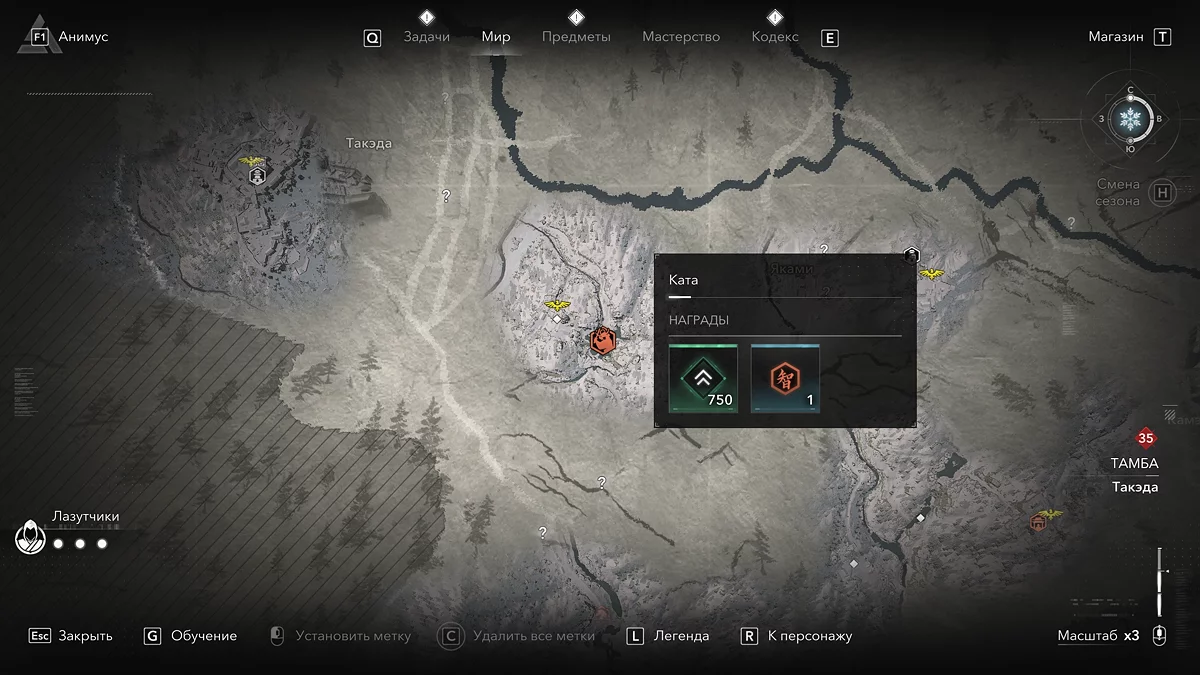Click the Масштаб x3 zoom control

(x=1098, y=636)
